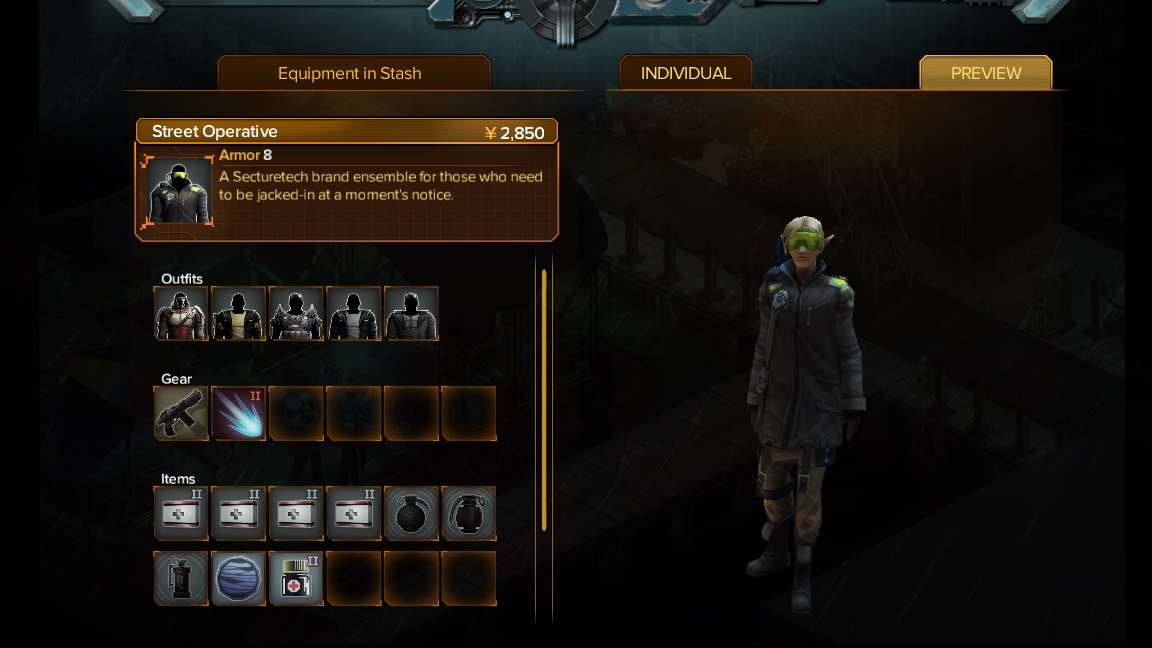Select the submachine gun gear slot
The image size is (1152, 648).
pos(181,413)
